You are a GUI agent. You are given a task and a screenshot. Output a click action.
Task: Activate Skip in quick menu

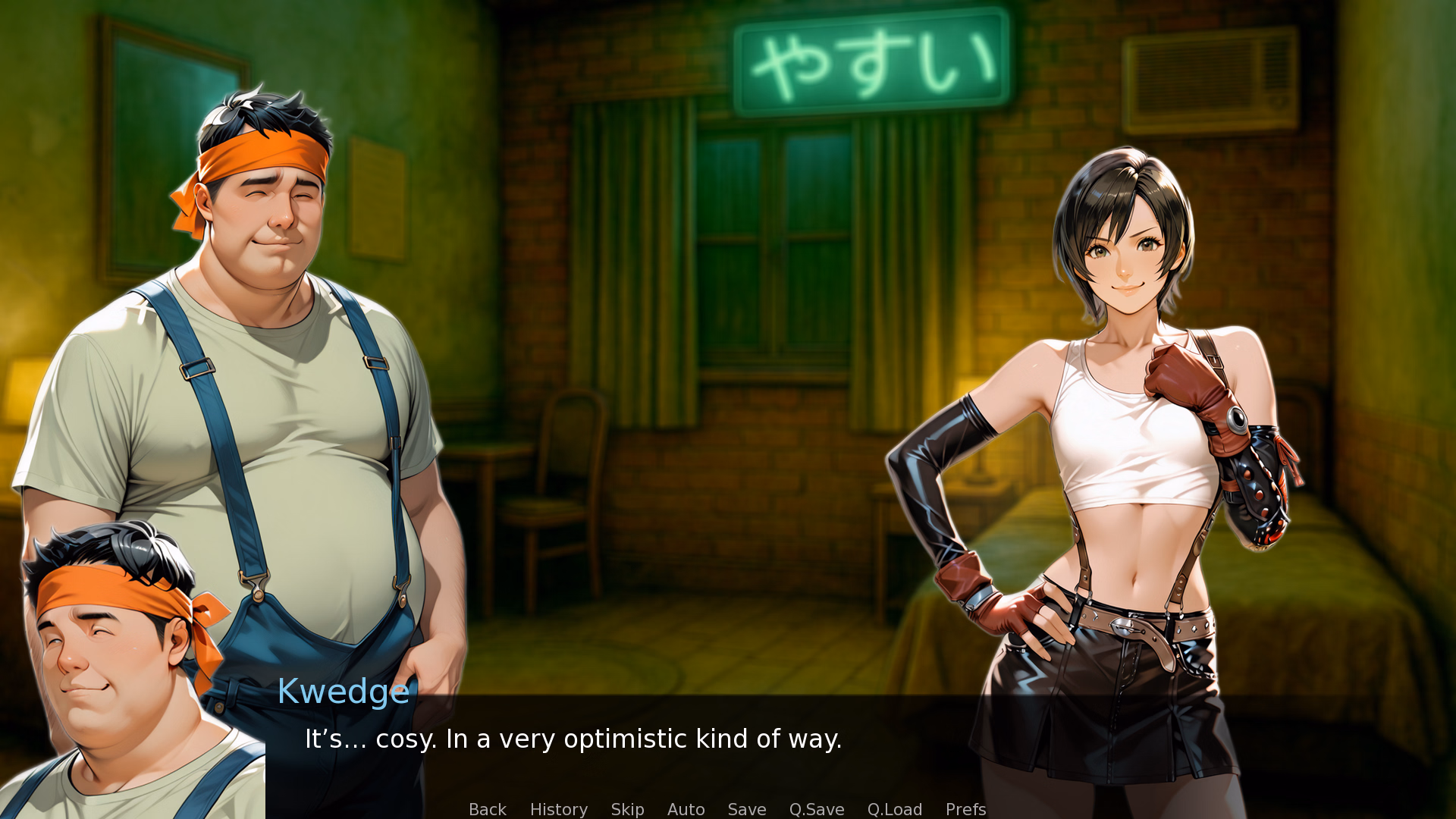627,809
